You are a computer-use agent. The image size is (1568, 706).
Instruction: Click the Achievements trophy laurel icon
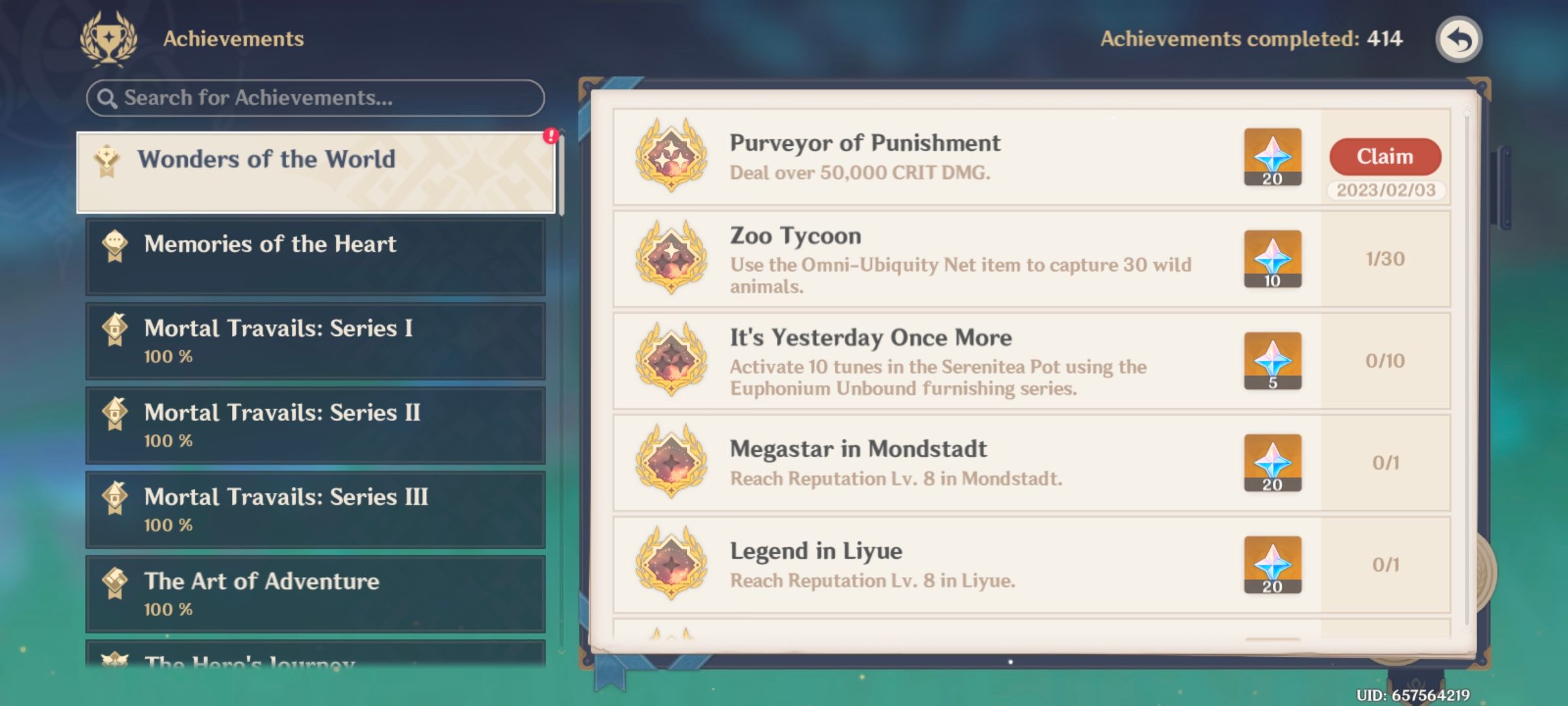pyautogui.click(x=109, y=38)
